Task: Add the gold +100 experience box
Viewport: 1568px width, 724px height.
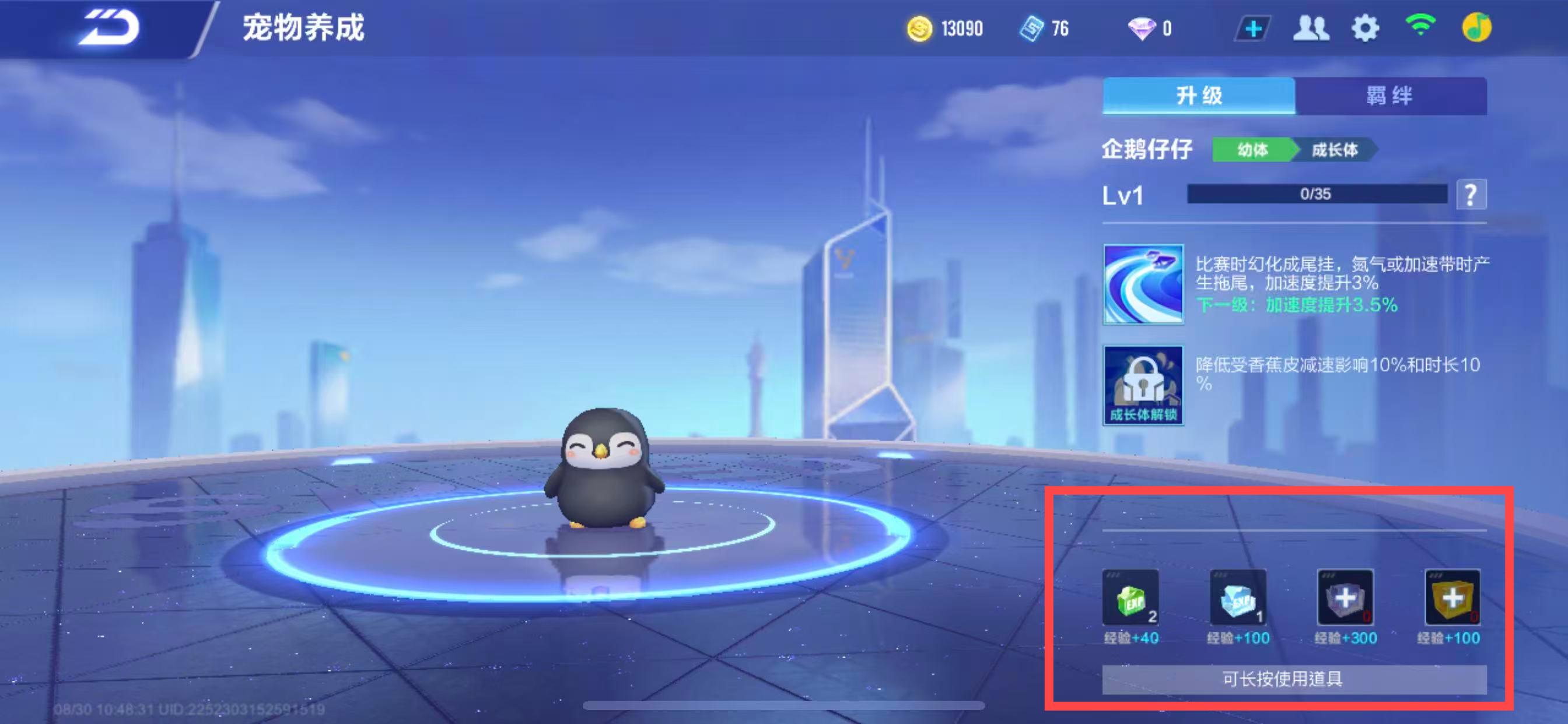Action: coord(1452,598)
